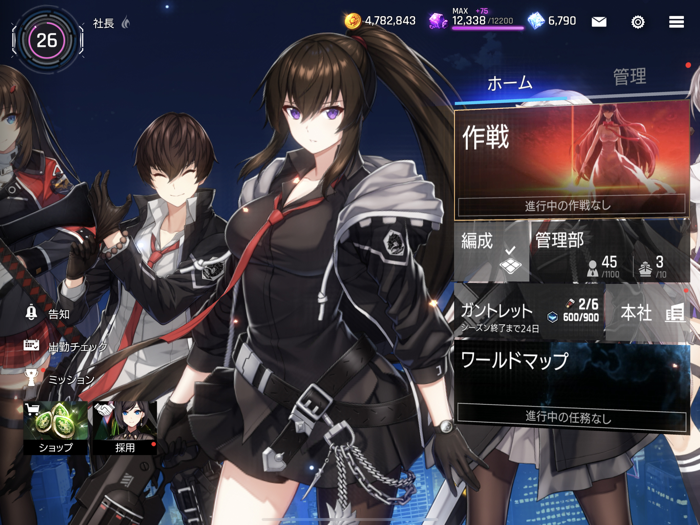Tap the purple crystal currency icon

[x=438, y=20]
